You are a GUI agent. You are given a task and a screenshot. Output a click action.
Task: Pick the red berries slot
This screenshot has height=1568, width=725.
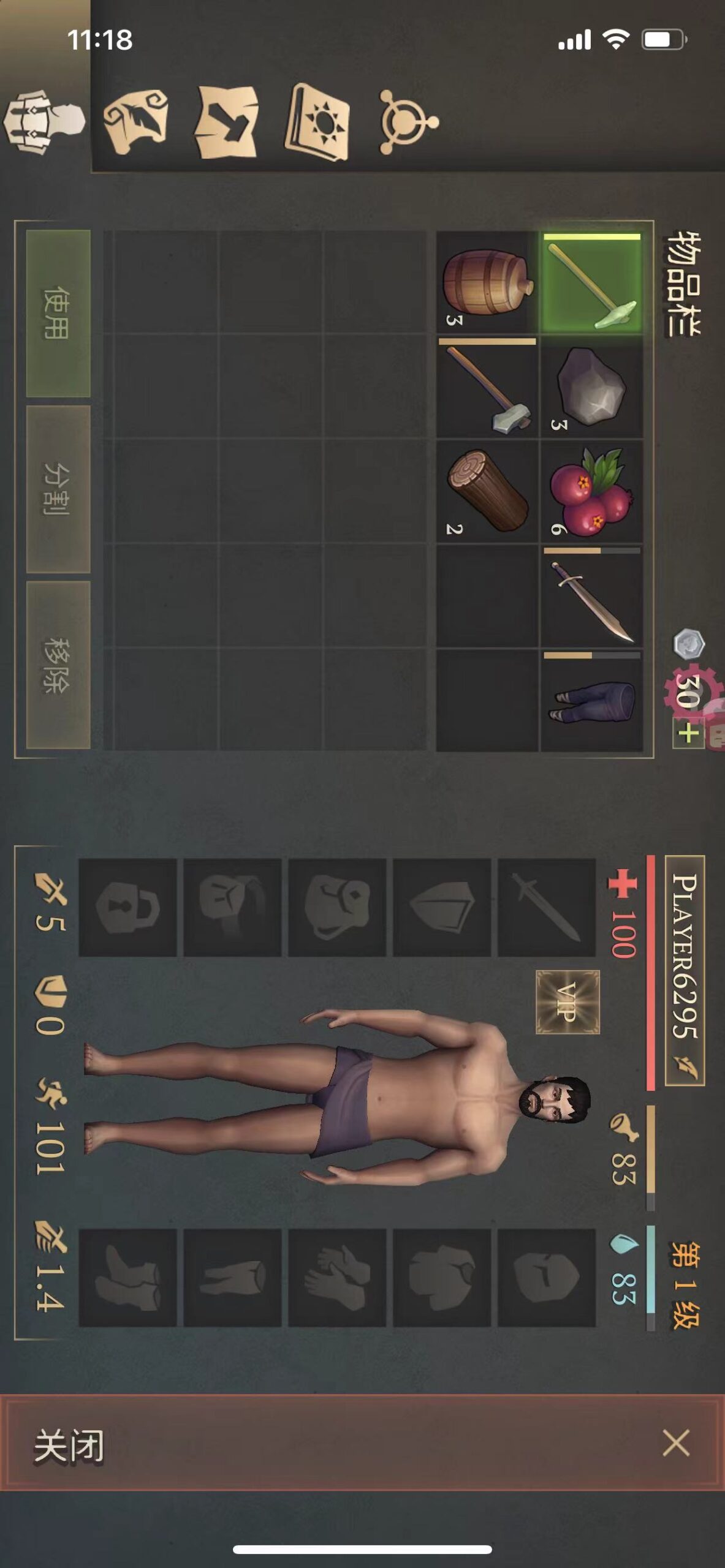(591, 491)
